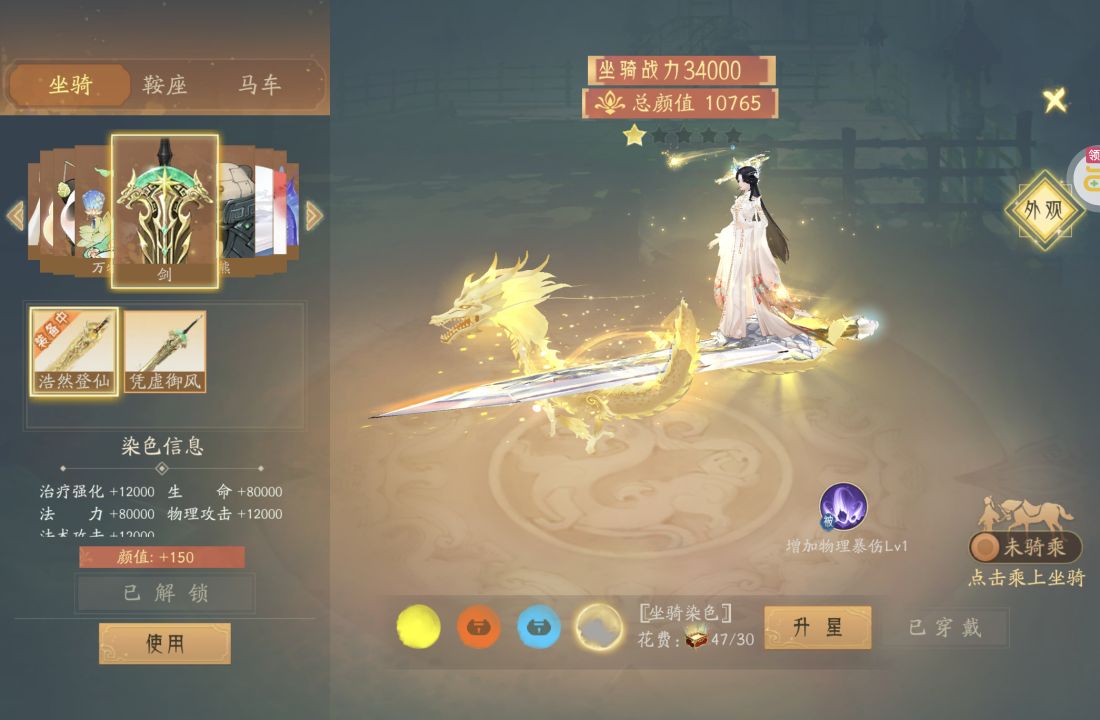This screenshot has height=720, width=1100.
Task: Click the 已穿戴 button
Action: pos(945,628)
